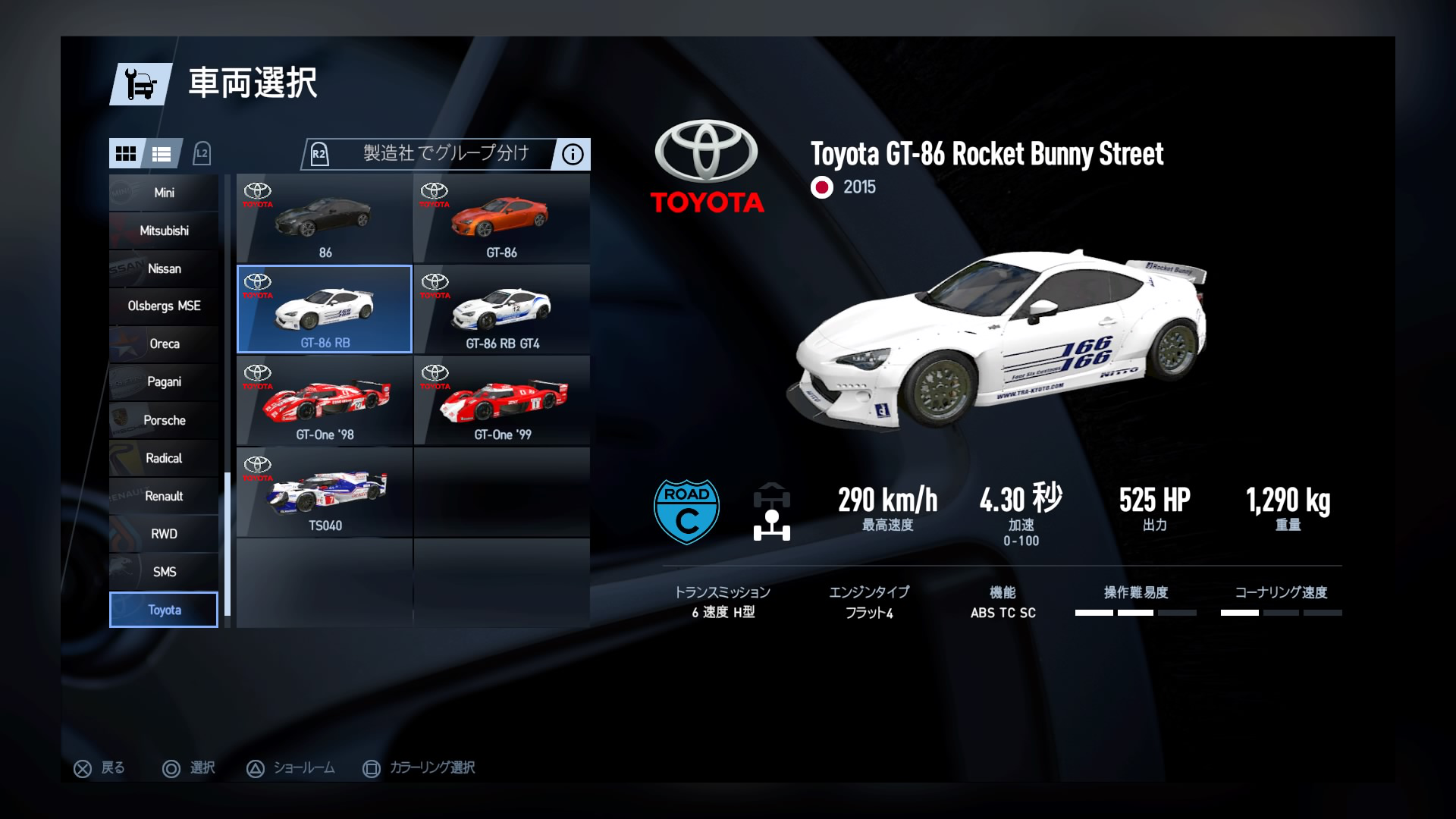
Task: Select the drivetrain layout icon
Action: tap(771, 510)
